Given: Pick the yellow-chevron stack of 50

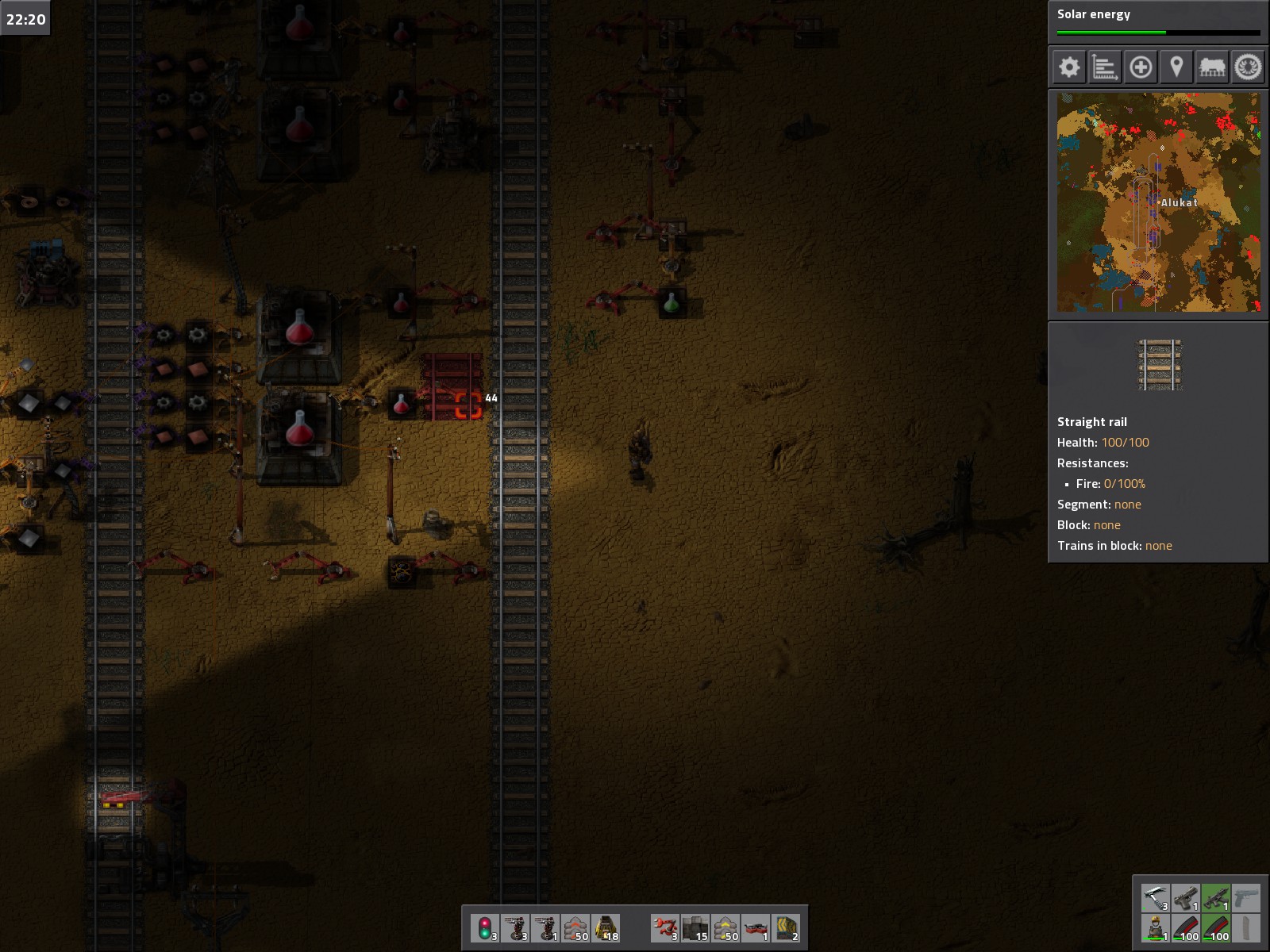Looking at the screenshot, I should tap(725, 927).
